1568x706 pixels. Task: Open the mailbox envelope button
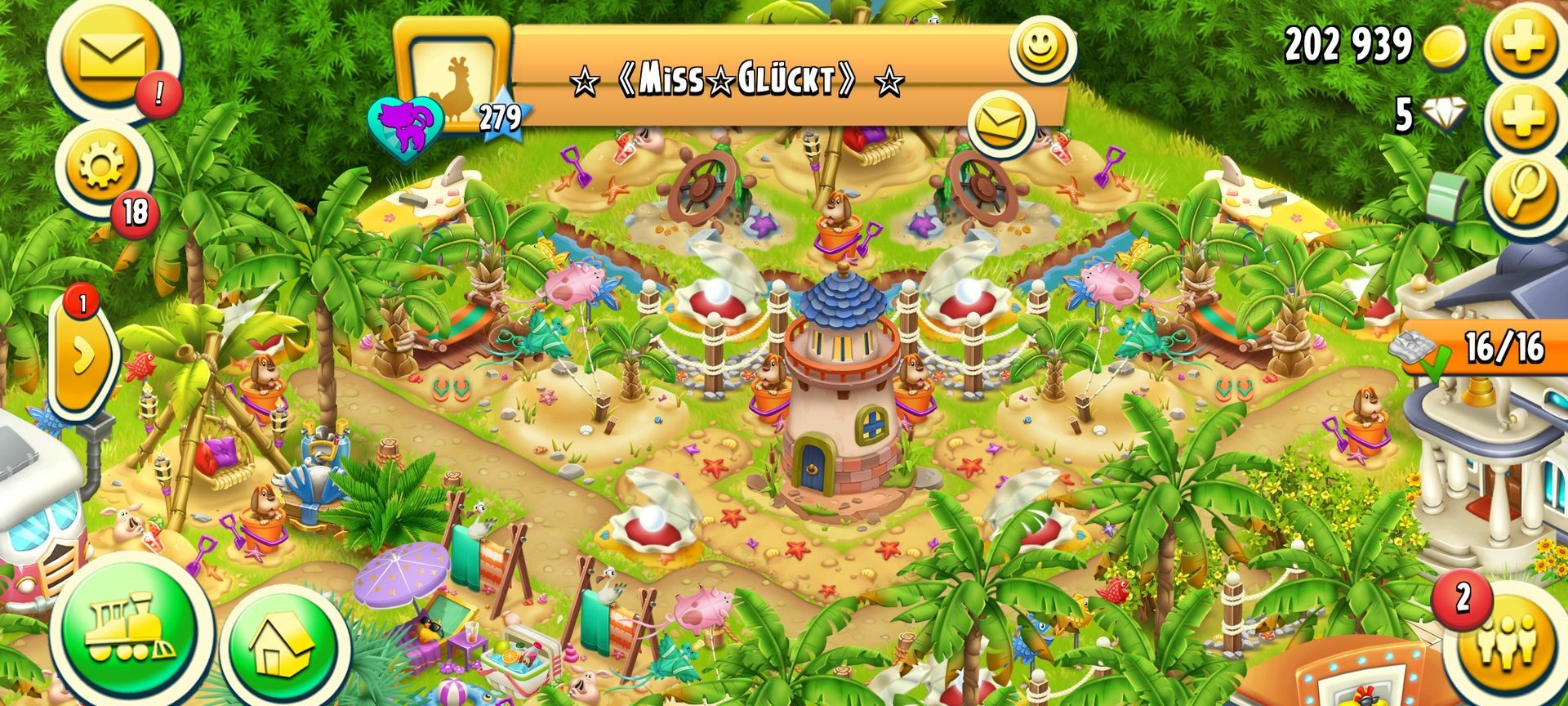point(111,58)
